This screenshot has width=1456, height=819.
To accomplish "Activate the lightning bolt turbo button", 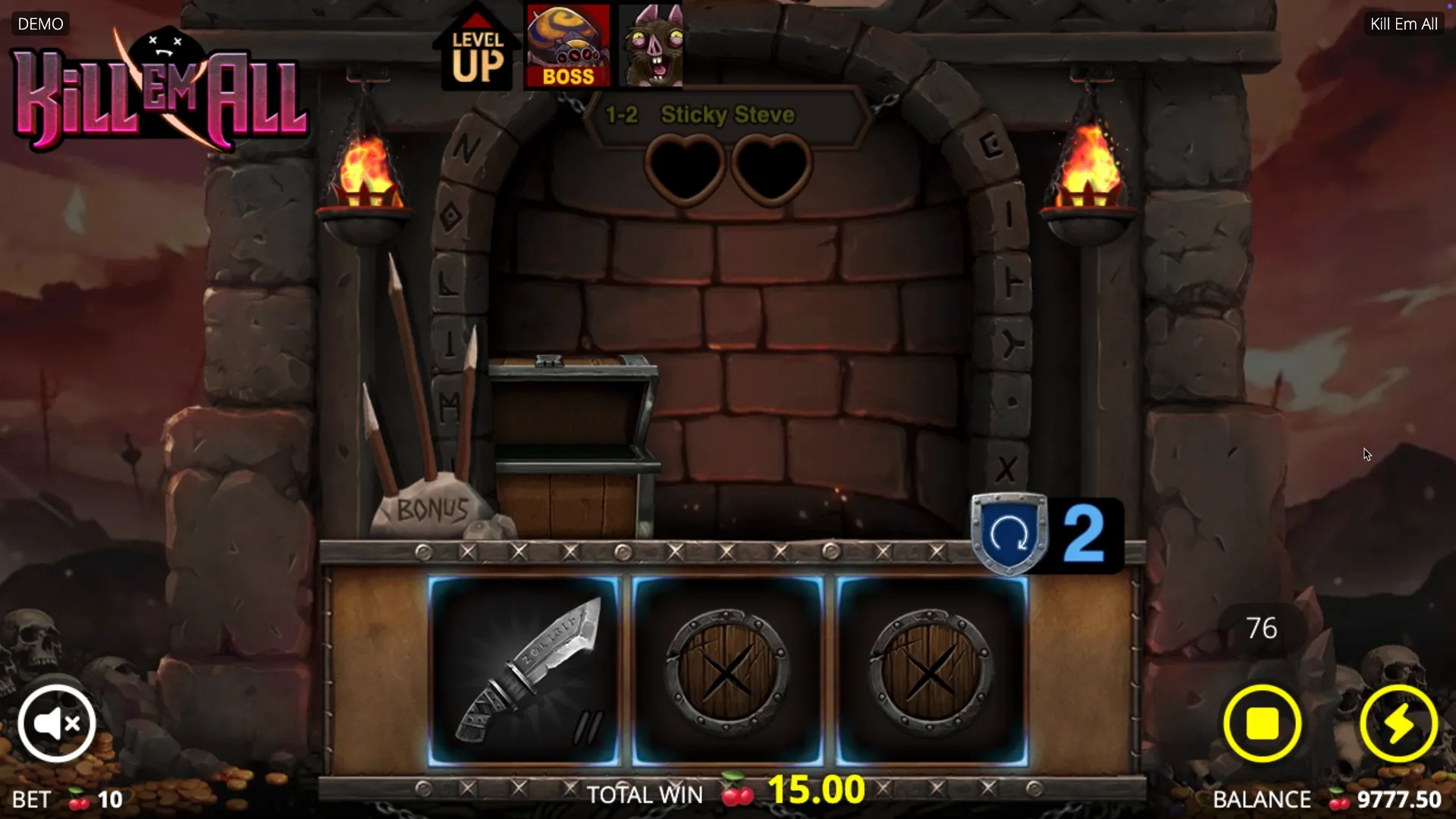I will click(x=1398, y=723).
